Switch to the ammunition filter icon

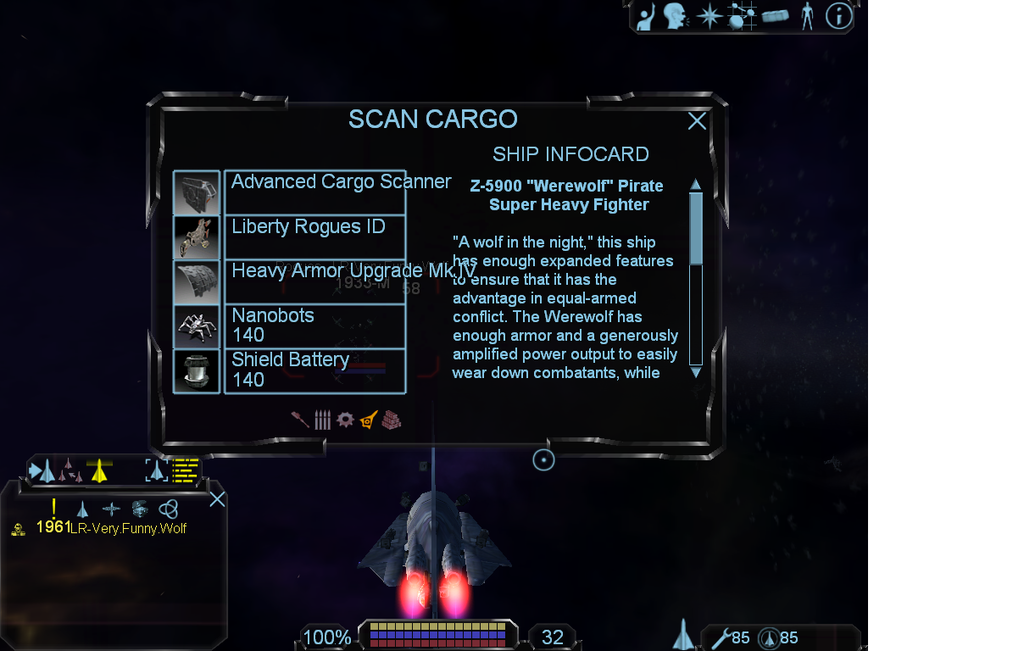[322, 420]
